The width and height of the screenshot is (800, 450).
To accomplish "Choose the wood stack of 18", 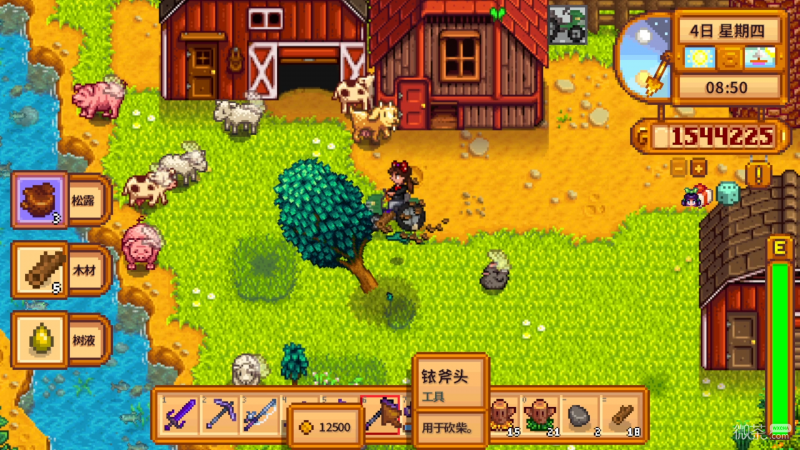I will pyautogui.click(x=620, y=414).
